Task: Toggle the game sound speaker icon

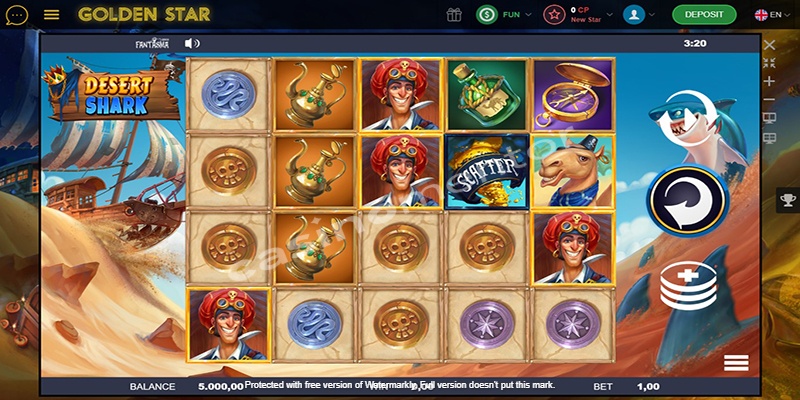Action: (x=193, y=43)
